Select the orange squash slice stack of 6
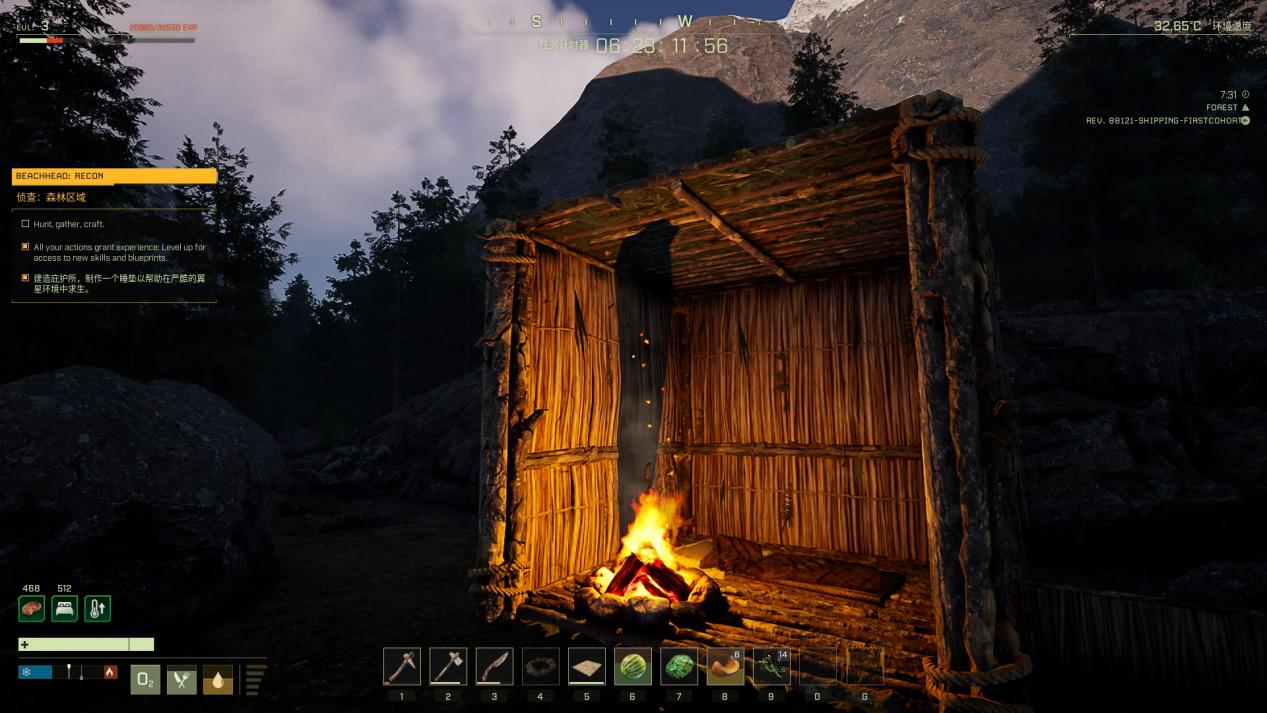 coord(725,666)
